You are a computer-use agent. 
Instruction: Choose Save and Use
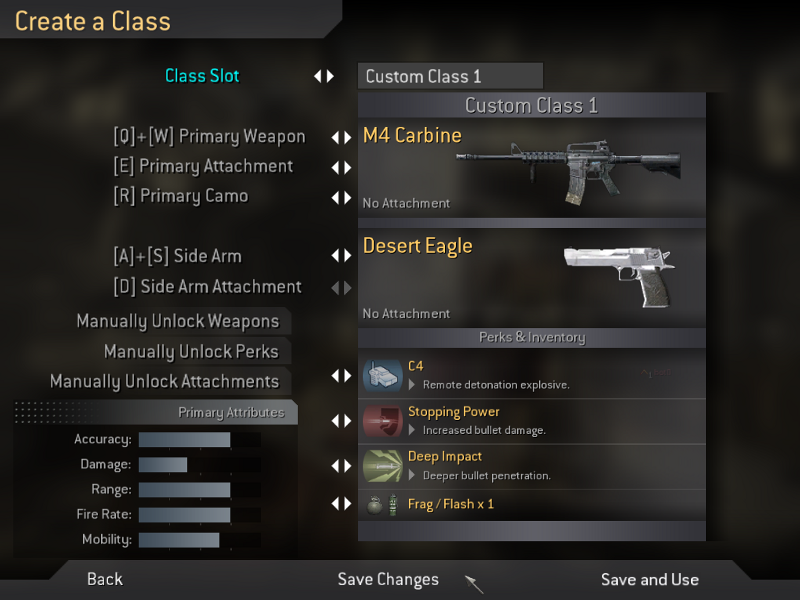click(649, 579)
